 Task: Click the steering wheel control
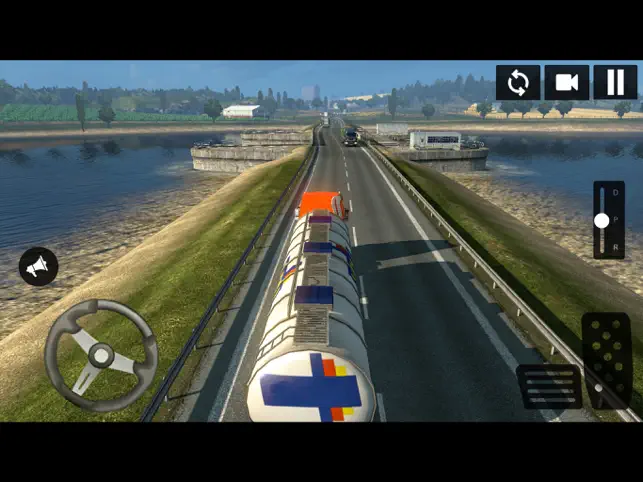pos(101,354)
